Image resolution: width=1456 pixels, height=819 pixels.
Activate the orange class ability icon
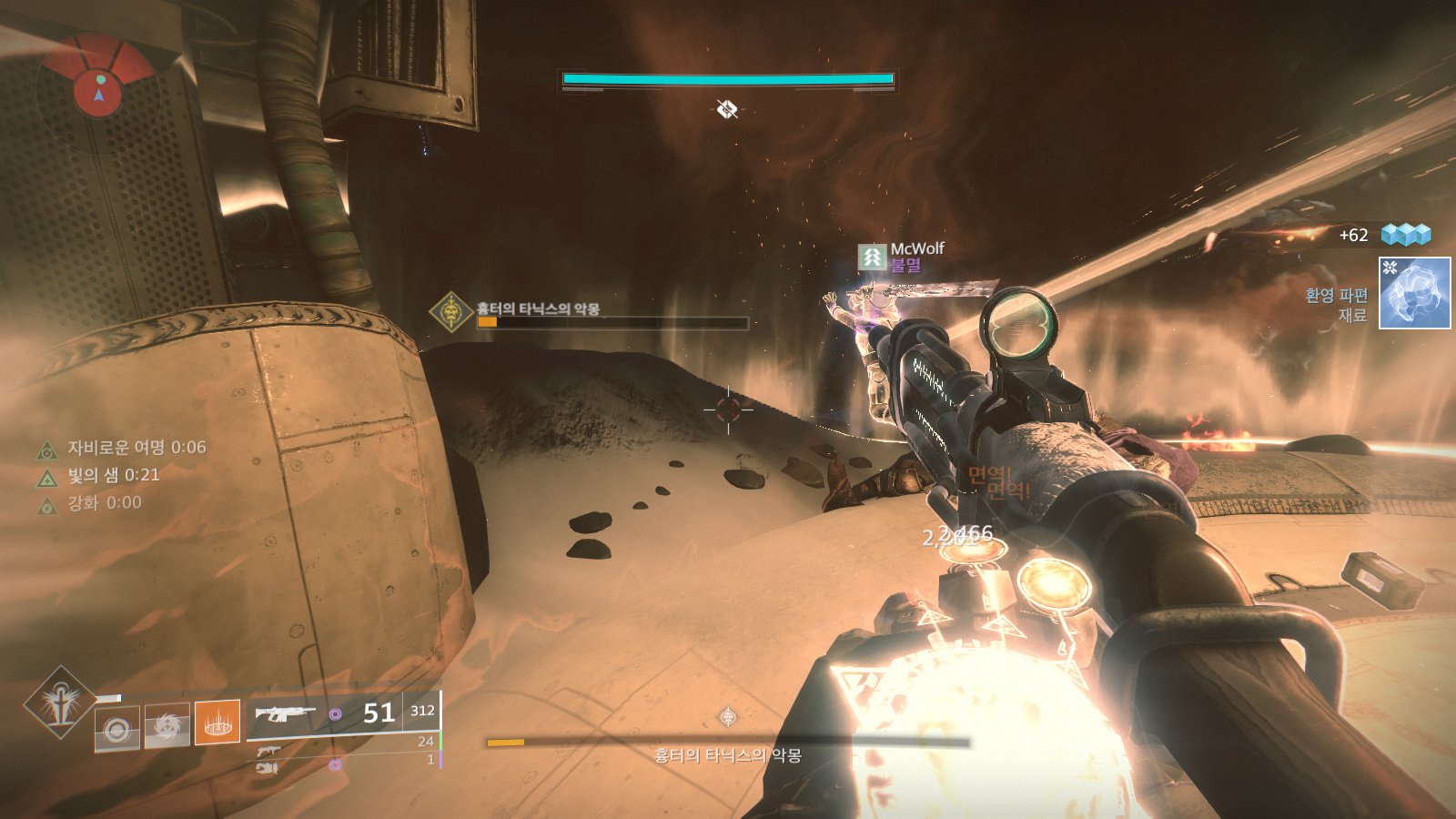[217, 723]
